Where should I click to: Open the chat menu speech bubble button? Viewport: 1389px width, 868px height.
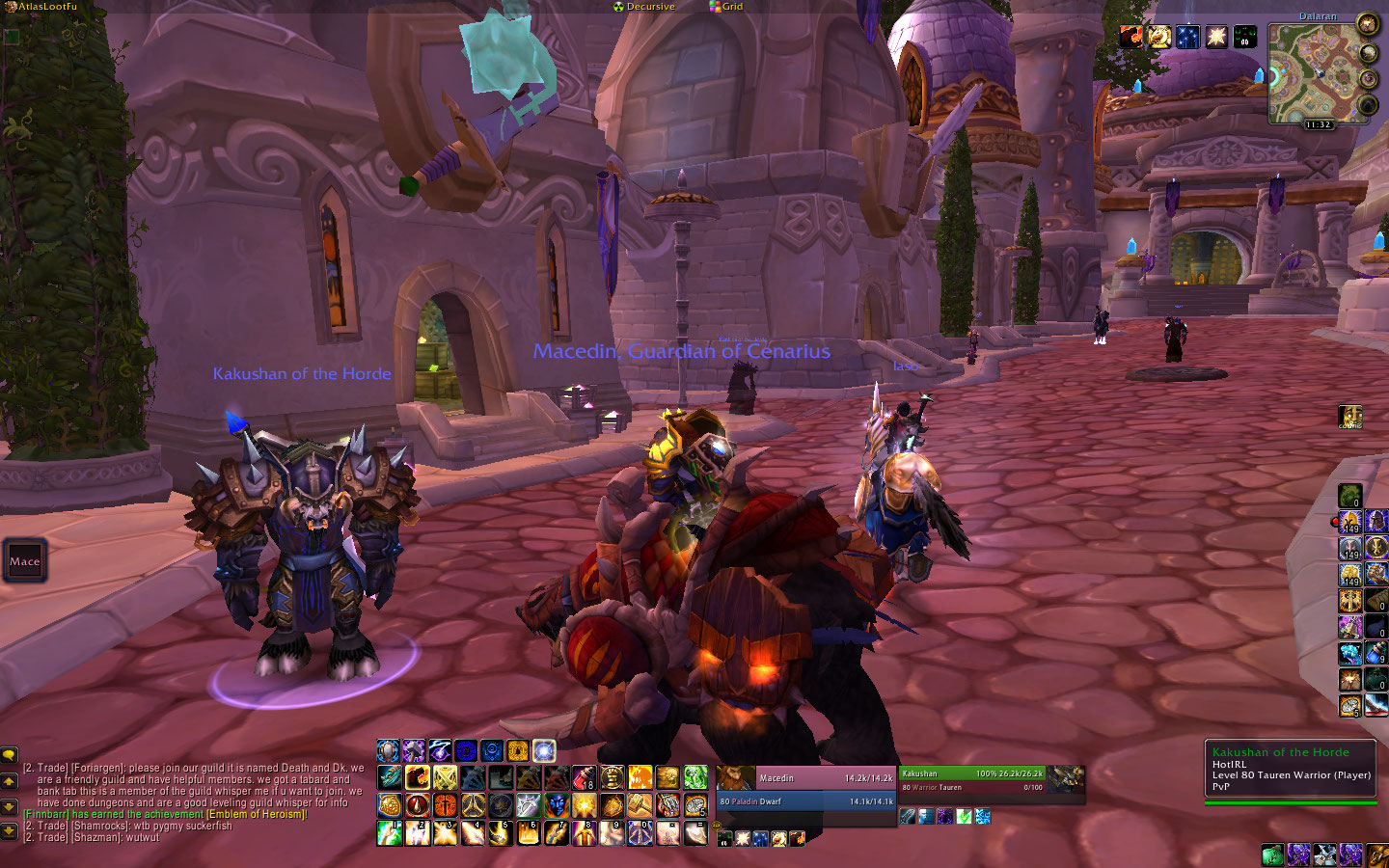click(9, 755)
